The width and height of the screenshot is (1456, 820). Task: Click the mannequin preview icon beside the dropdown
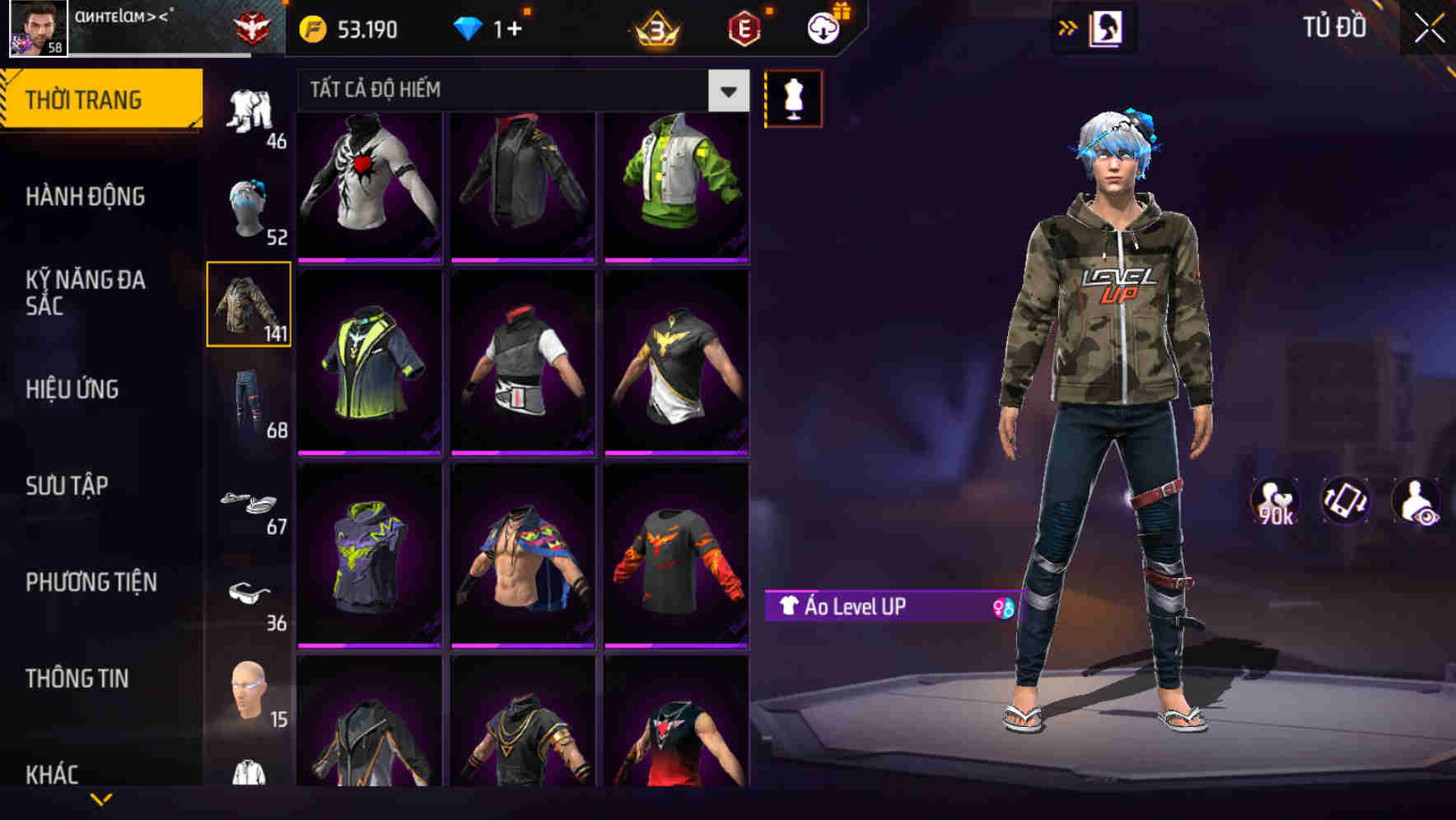tap(793, 97)
